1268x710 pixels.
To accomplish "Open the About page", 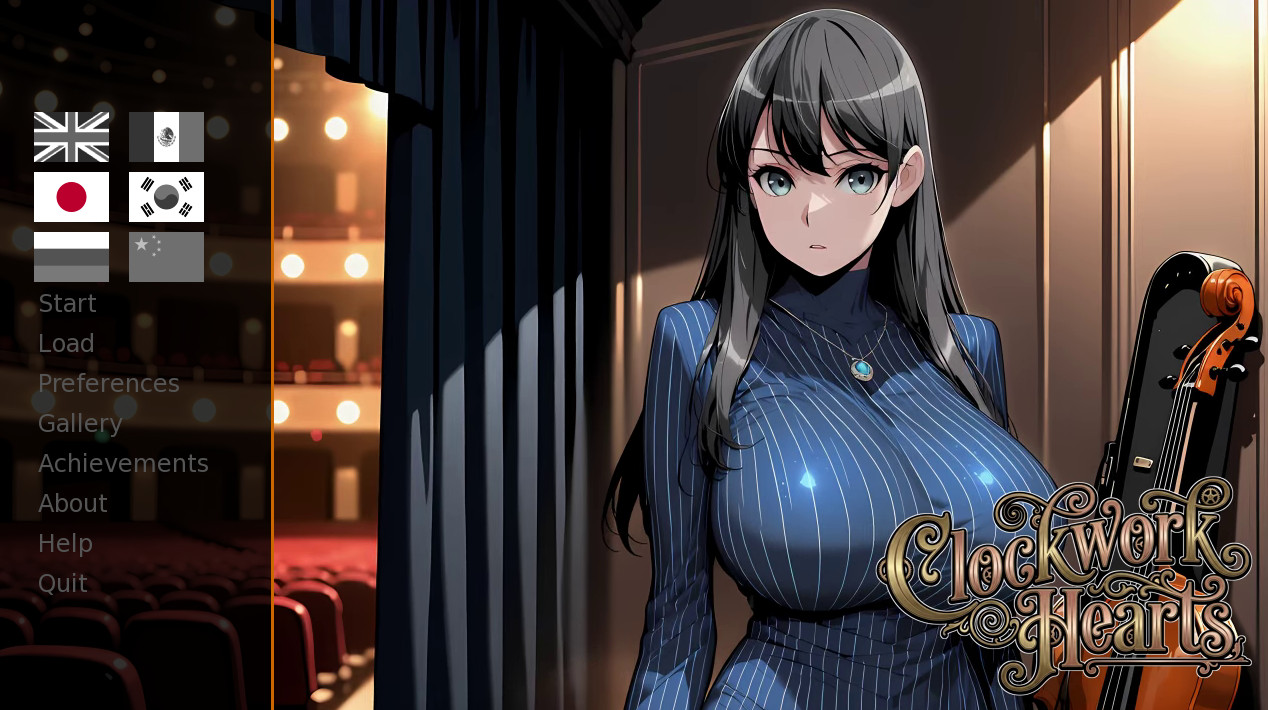I will 73,504.
